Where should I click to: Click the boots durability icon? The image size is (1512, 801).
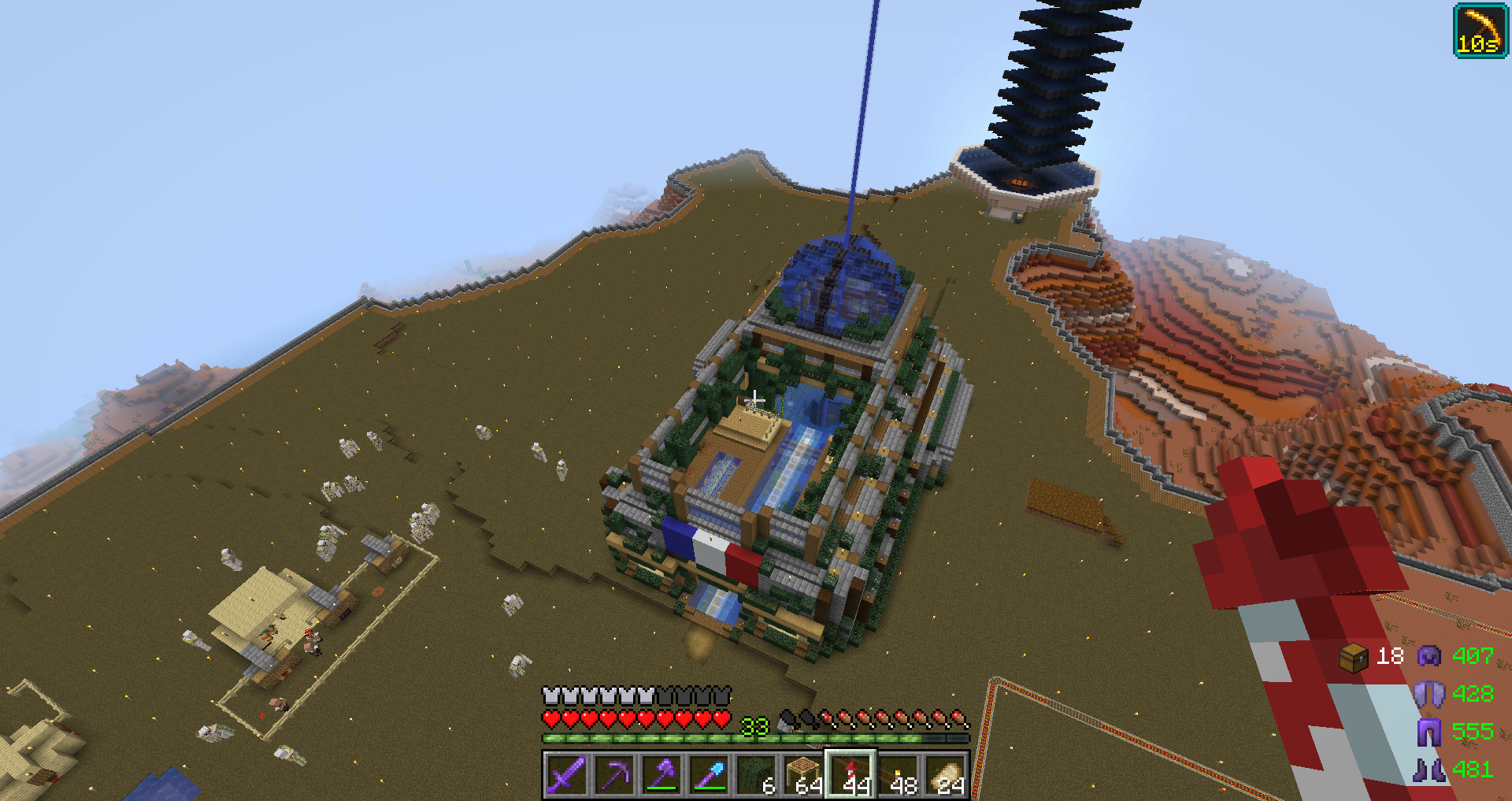tap(1429, 769)
